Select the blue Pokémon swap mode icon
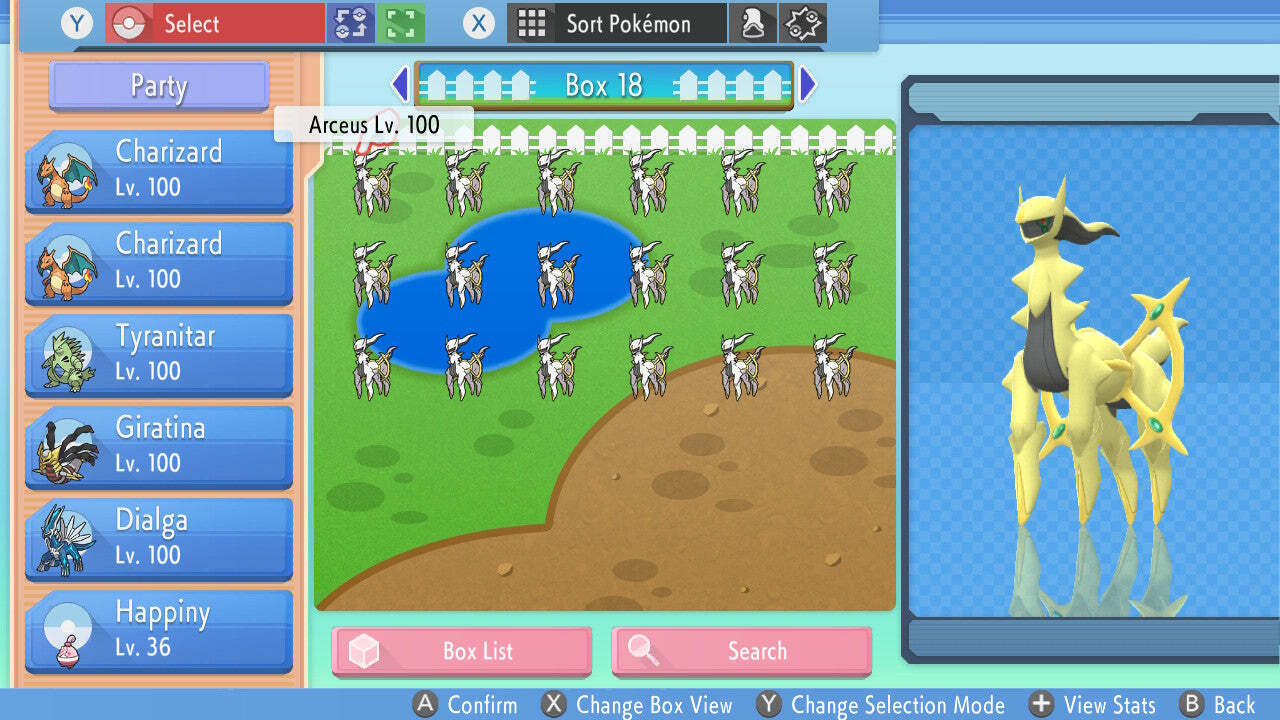The width and height of the screenshot is (1280, 720). 352,22
